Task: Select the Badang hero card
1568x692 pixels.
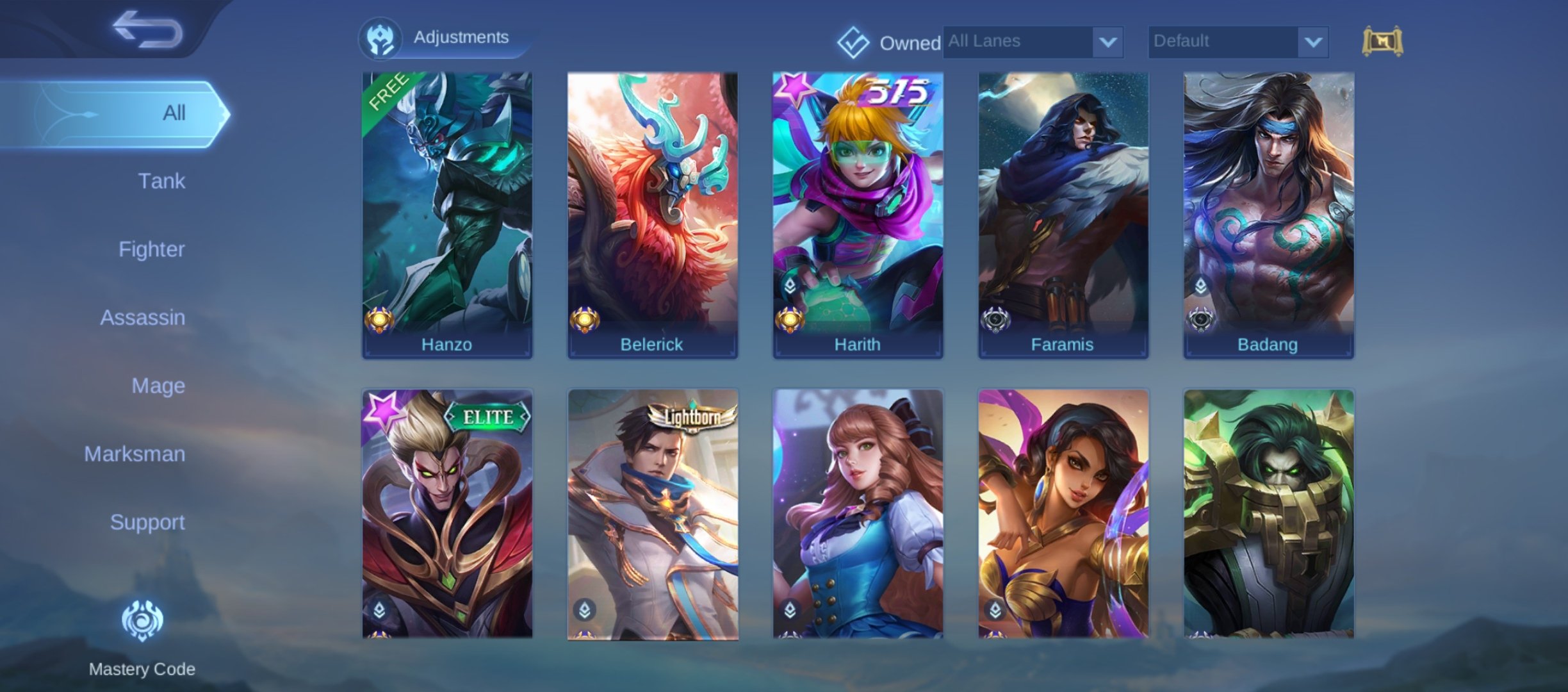Action: [1268, 215]
